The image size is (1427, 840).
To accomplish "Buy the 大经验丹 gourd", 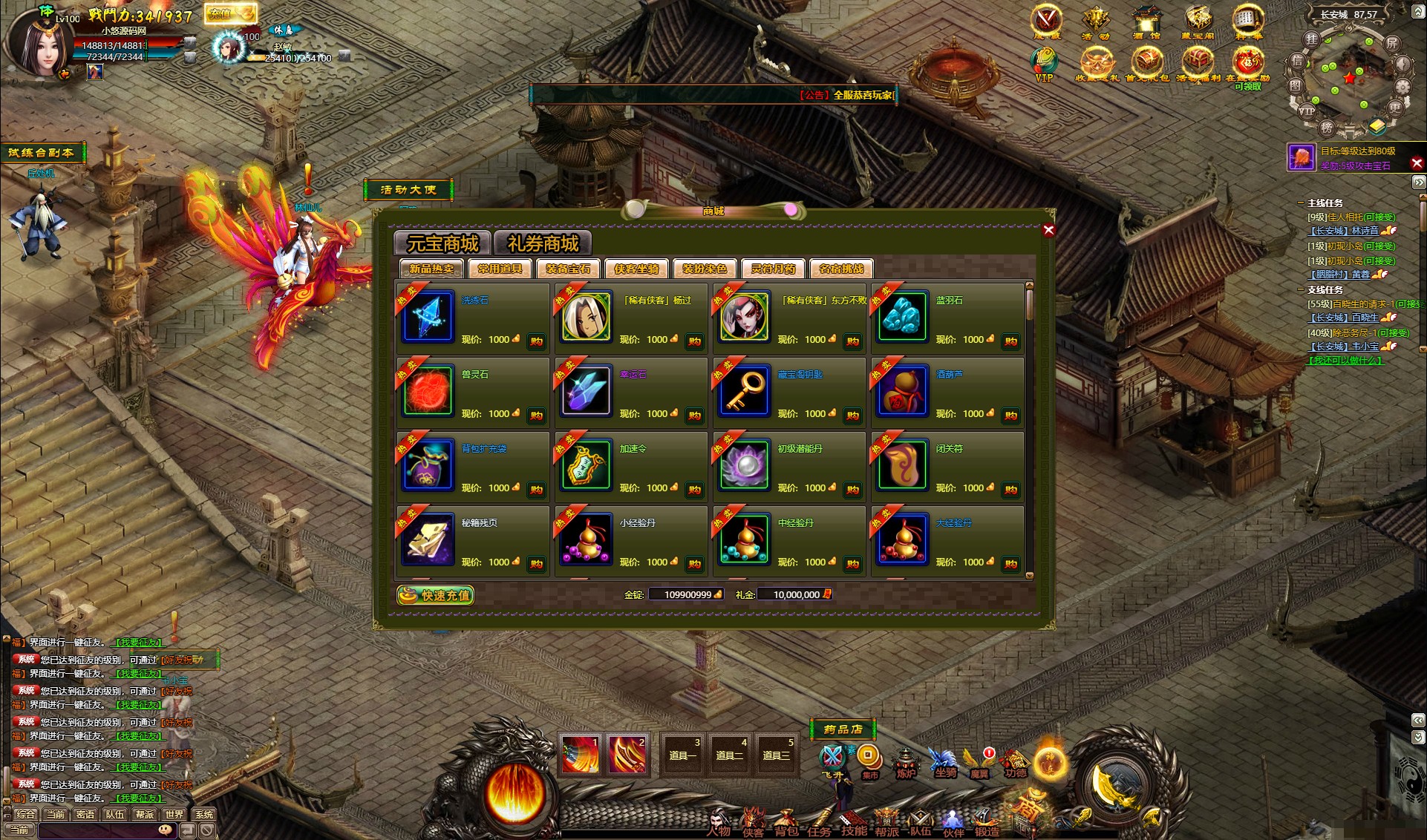I will point(1010,564).
